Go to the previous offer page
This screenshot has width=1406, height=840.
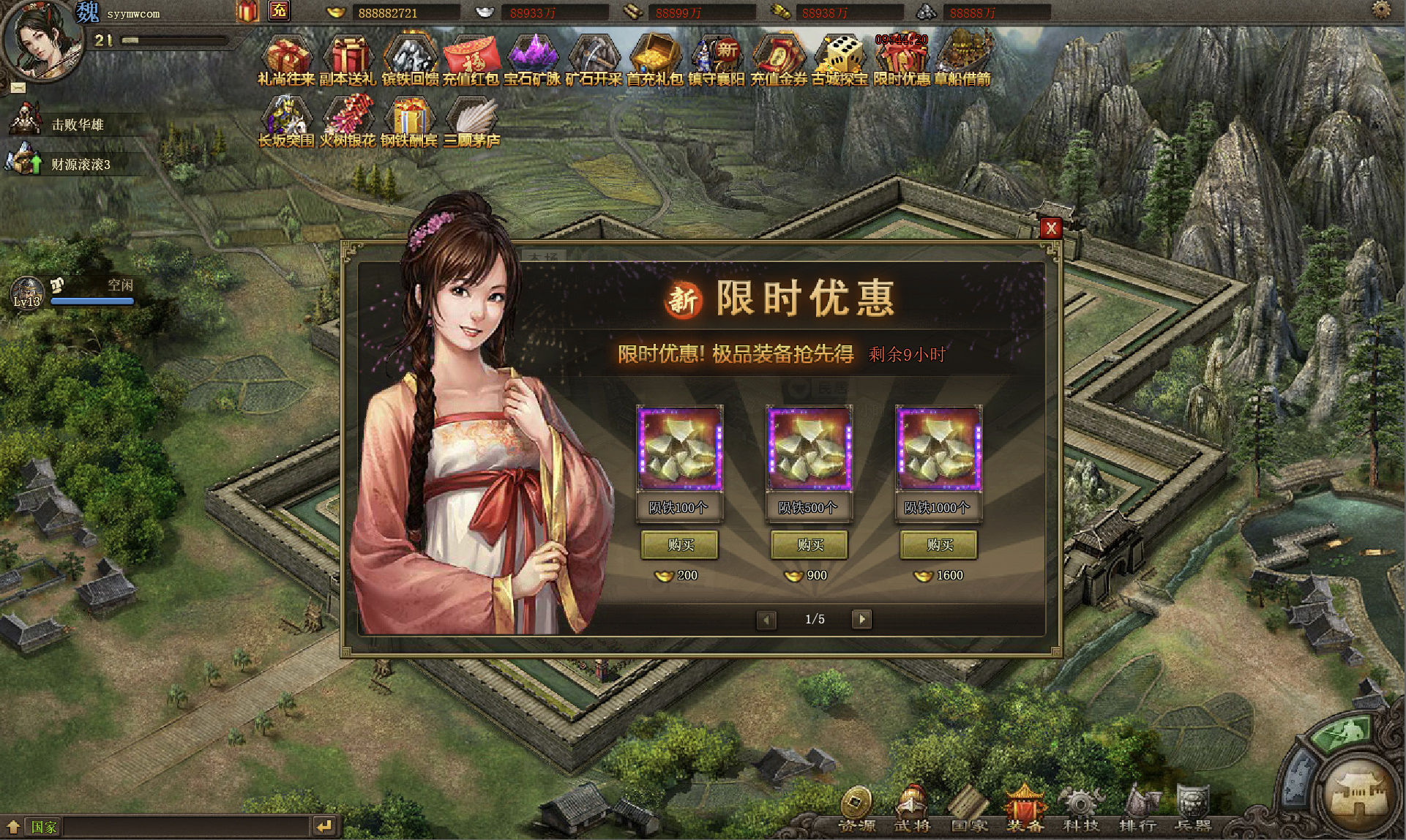pos(766,619)
